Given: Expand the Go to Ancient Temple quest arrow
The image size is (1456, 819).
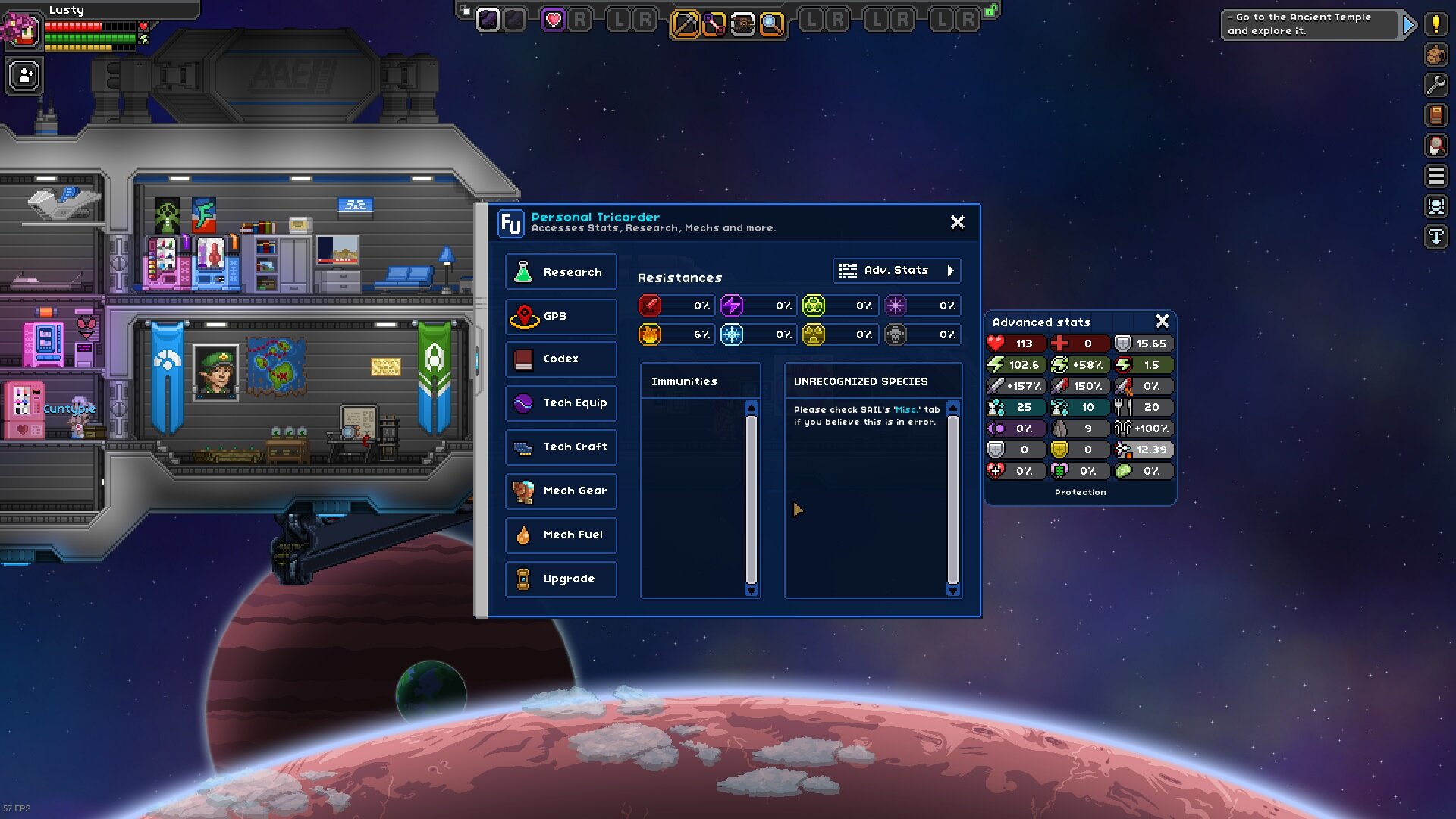Looking at the screenshot, I should point(1409,24).
